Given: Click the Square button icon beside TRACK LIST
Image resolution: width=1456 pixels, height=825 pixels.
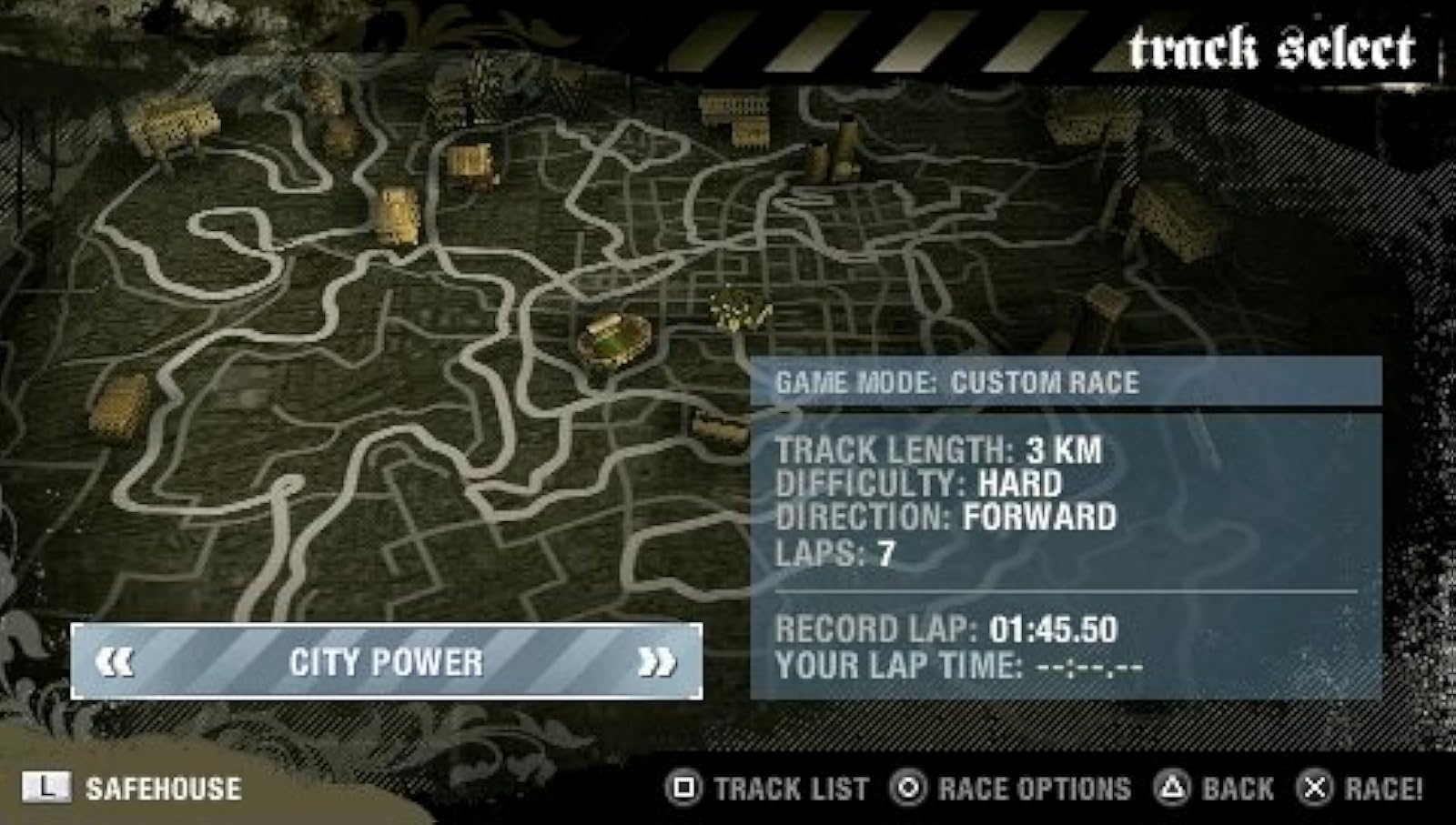Looking at the screenshot, I should click(686, 788).
